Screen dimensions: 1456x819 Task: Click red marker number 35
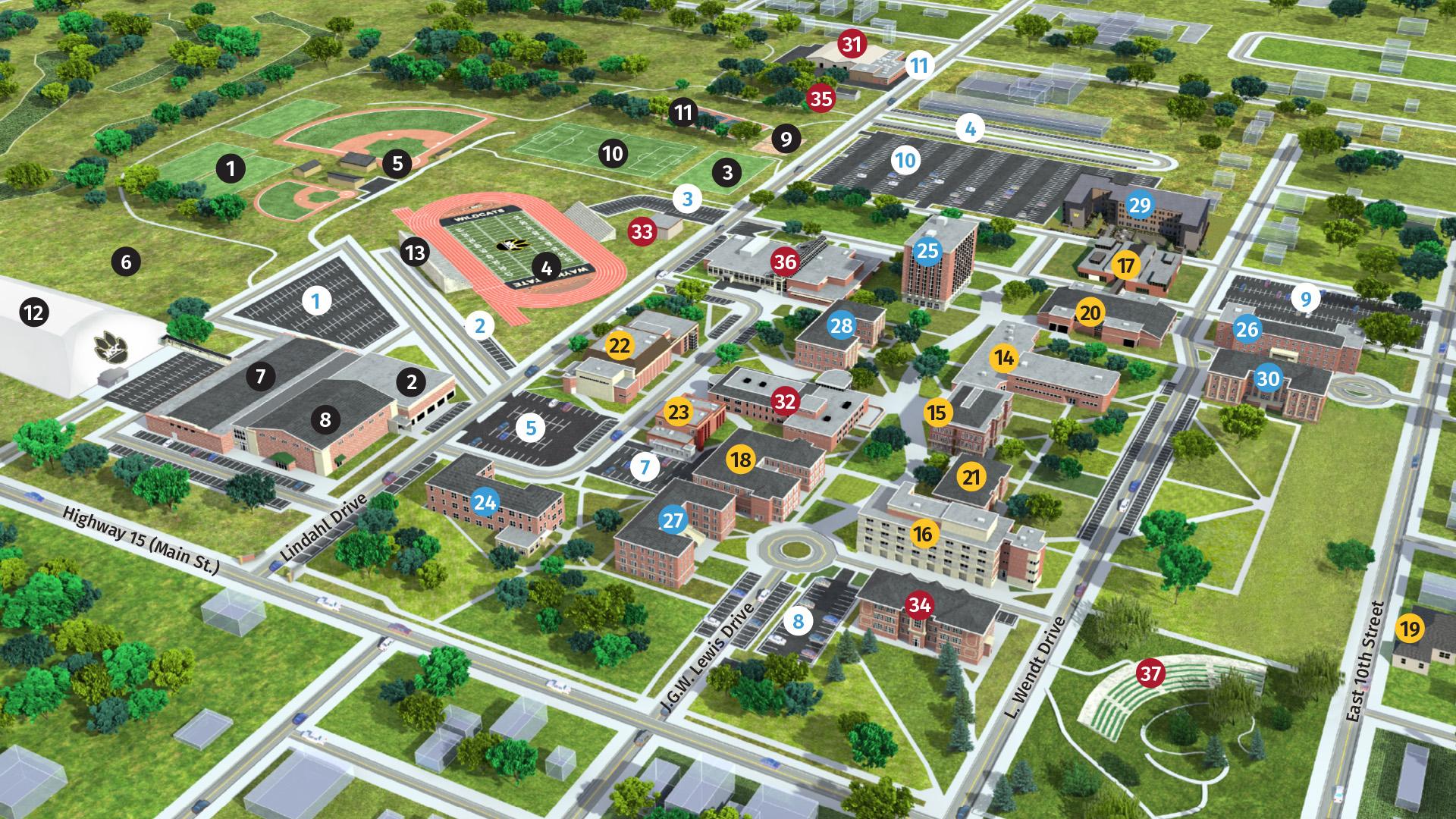click(821, 98)
